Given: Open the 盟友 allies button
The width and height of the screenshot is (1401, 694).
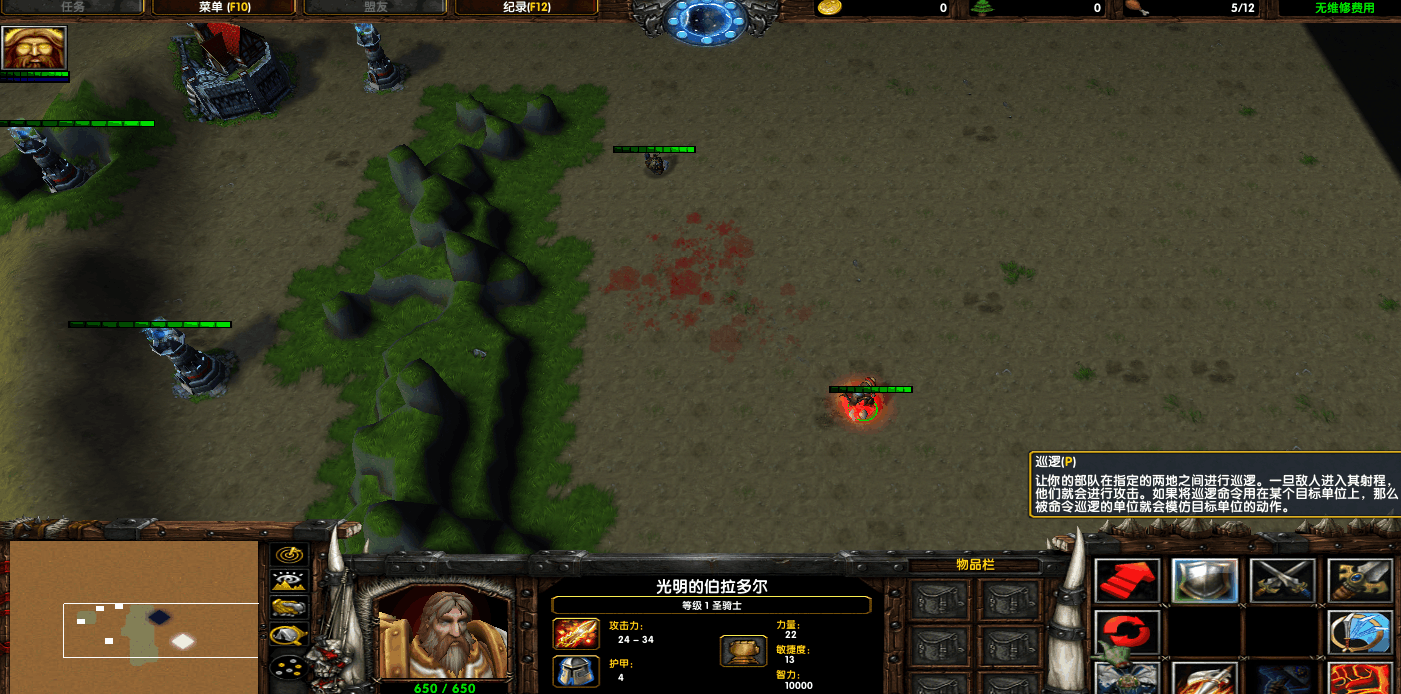Looking at the screenshot, I should [376, 8].
